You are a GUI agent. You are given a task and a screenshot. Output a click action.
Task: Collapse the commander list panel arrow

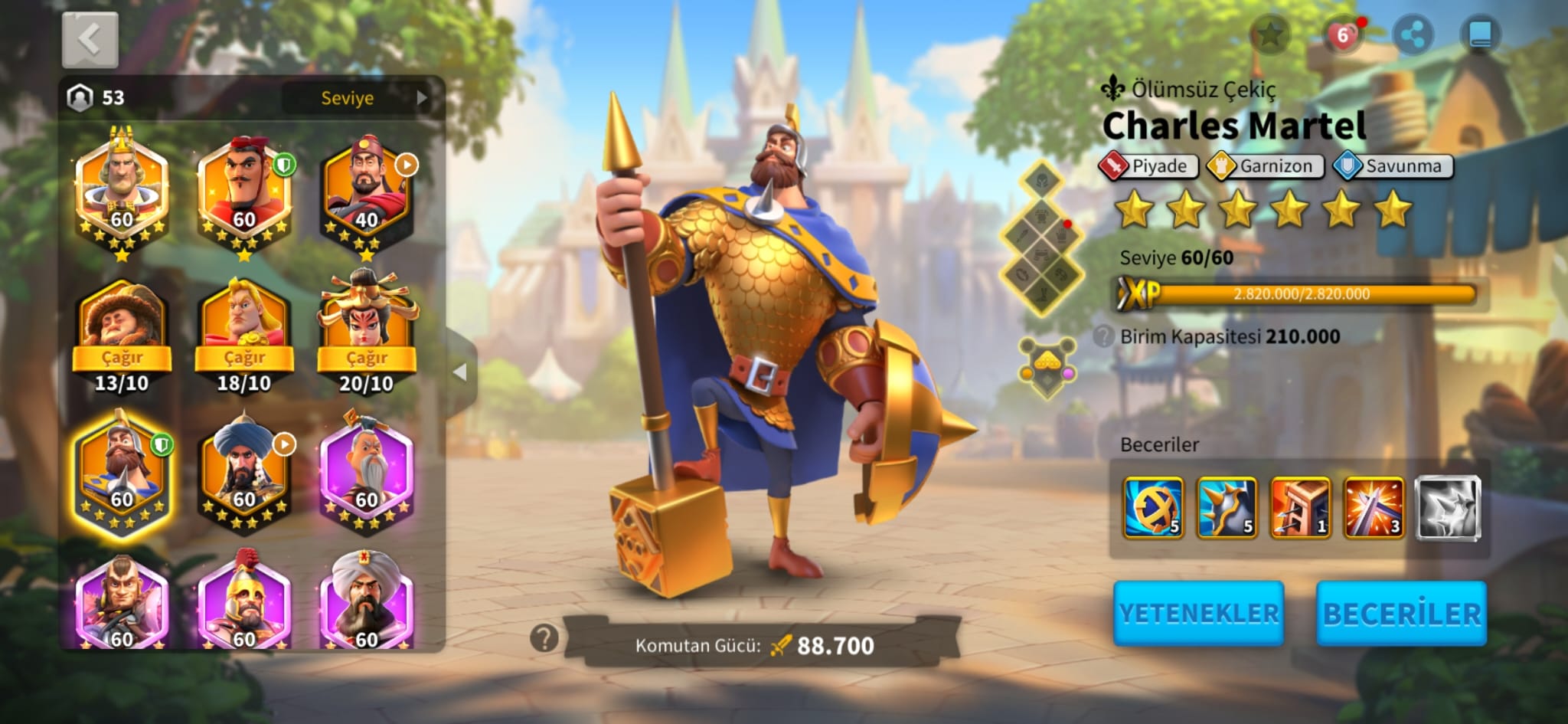[x=460, y=372]
